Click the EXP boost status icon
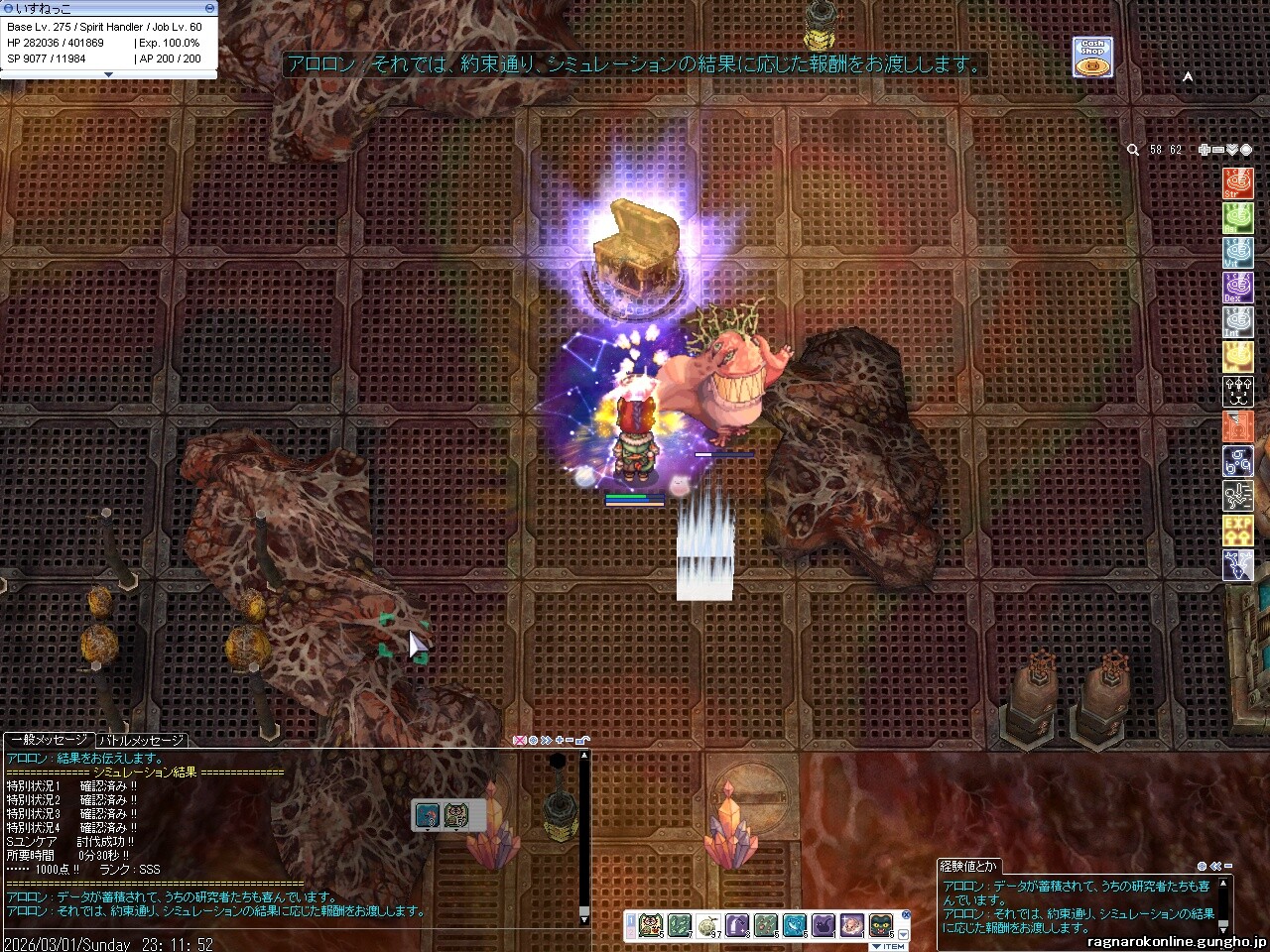The image size is (1270, 952). click(x=1237, y=531)
